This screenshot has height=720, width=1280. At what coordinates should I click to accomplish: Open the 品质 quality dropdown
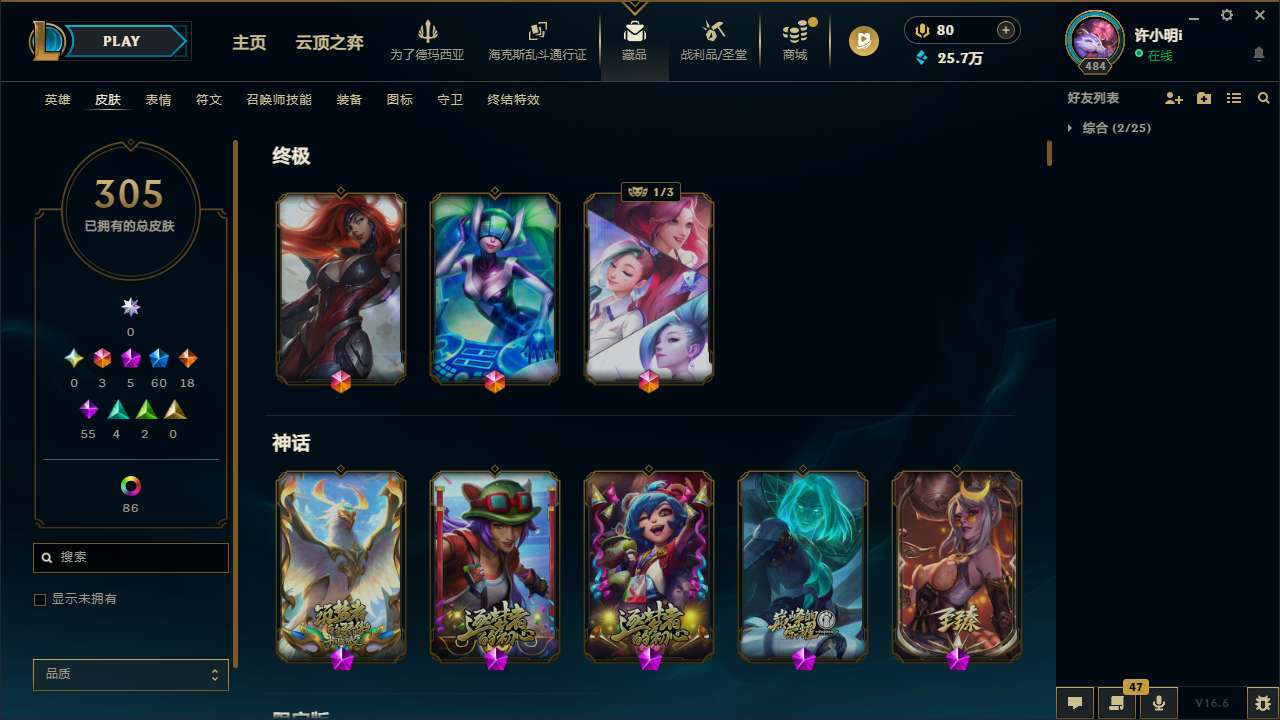click(130, 674)
